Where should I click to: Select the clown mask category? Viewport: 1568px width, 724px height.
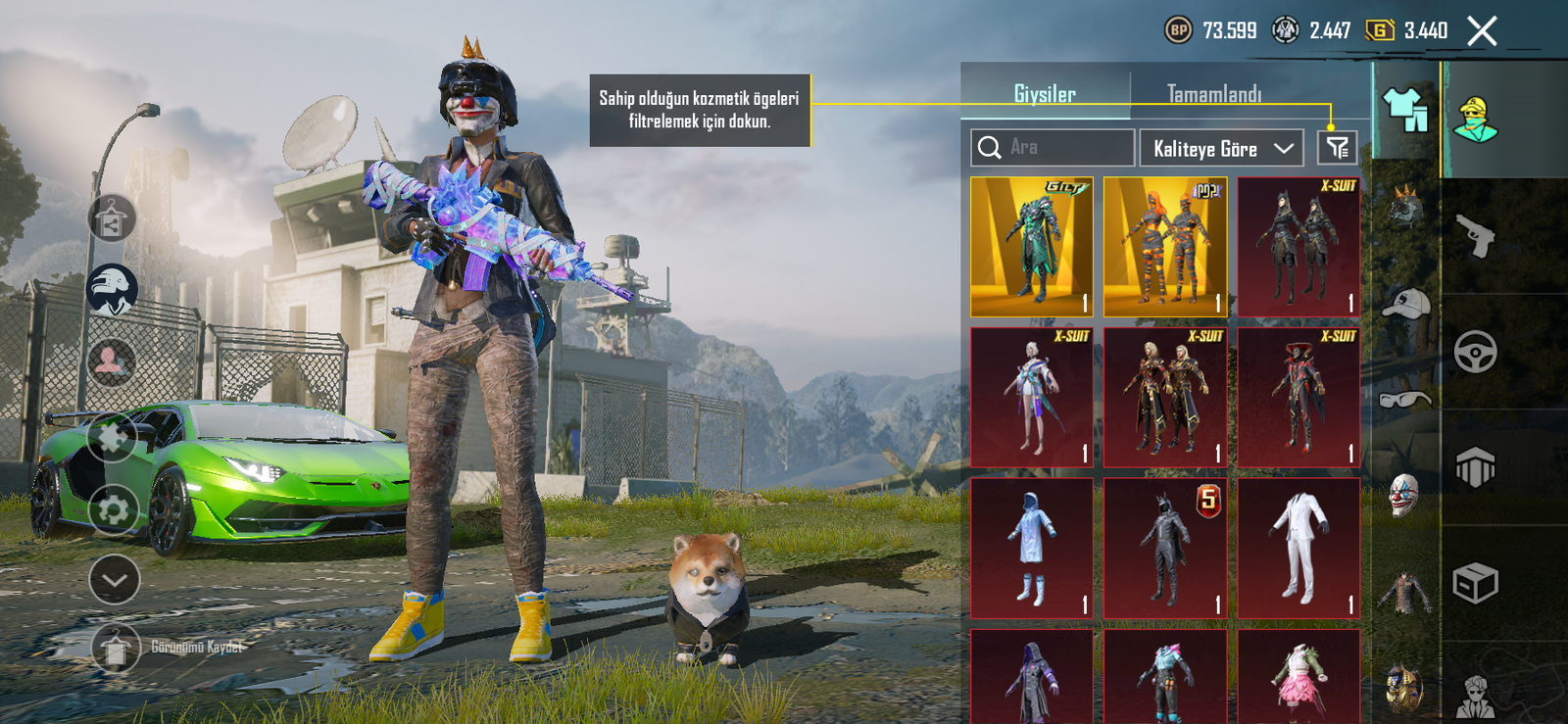[x=1405, y=494]
